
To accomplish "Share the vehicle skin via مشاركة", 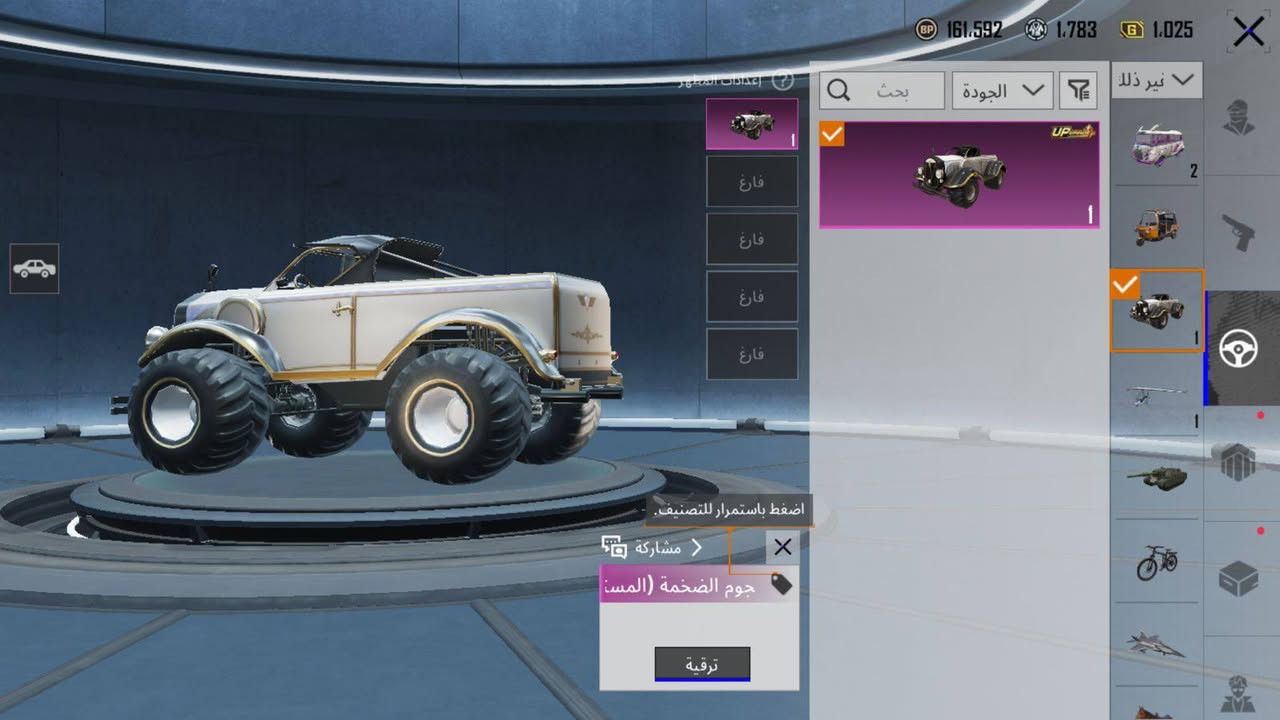I will point(652,547).
